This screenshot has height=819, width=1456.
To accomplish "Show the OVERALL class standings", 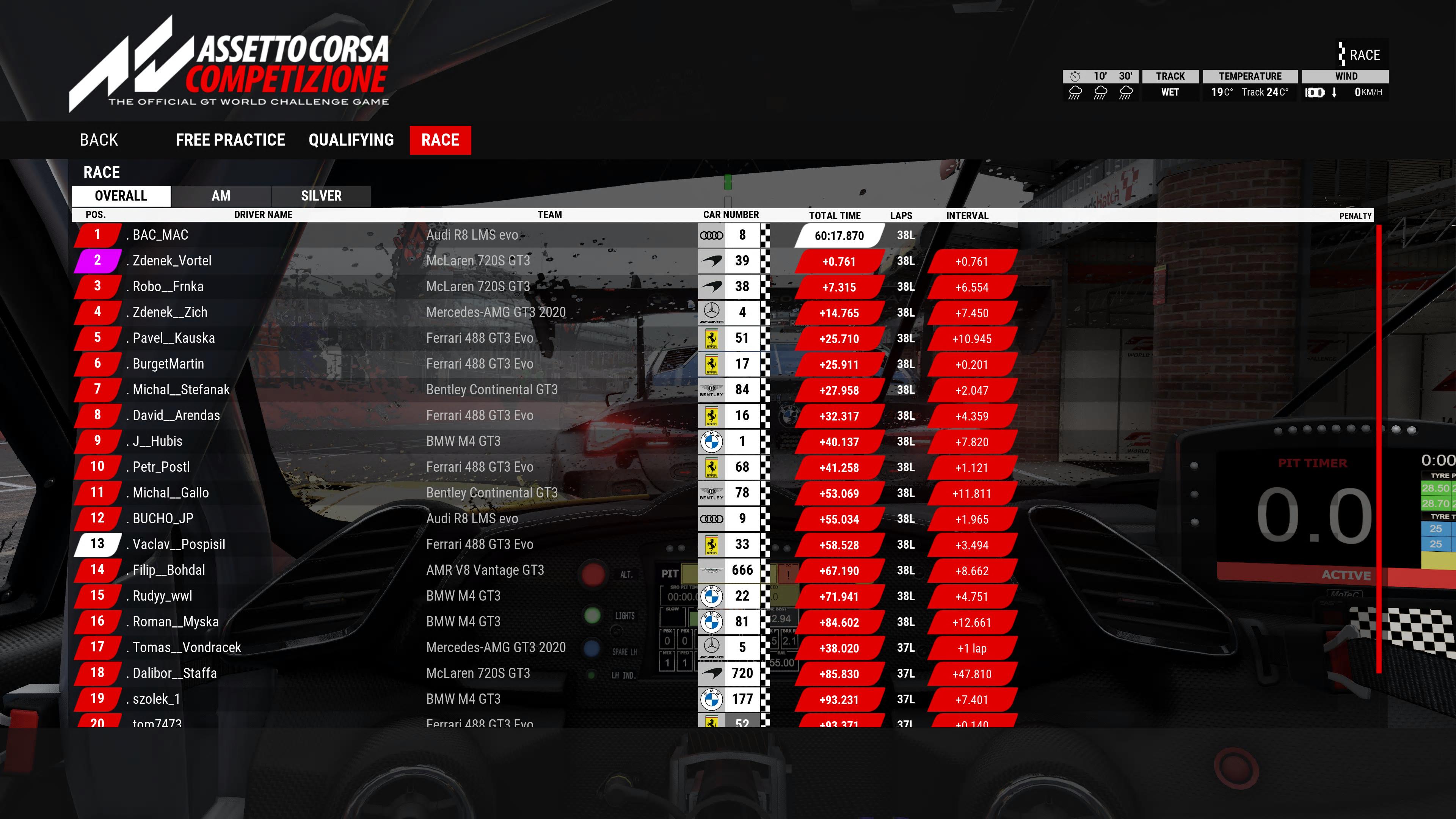I will click(x=121, y=196).
